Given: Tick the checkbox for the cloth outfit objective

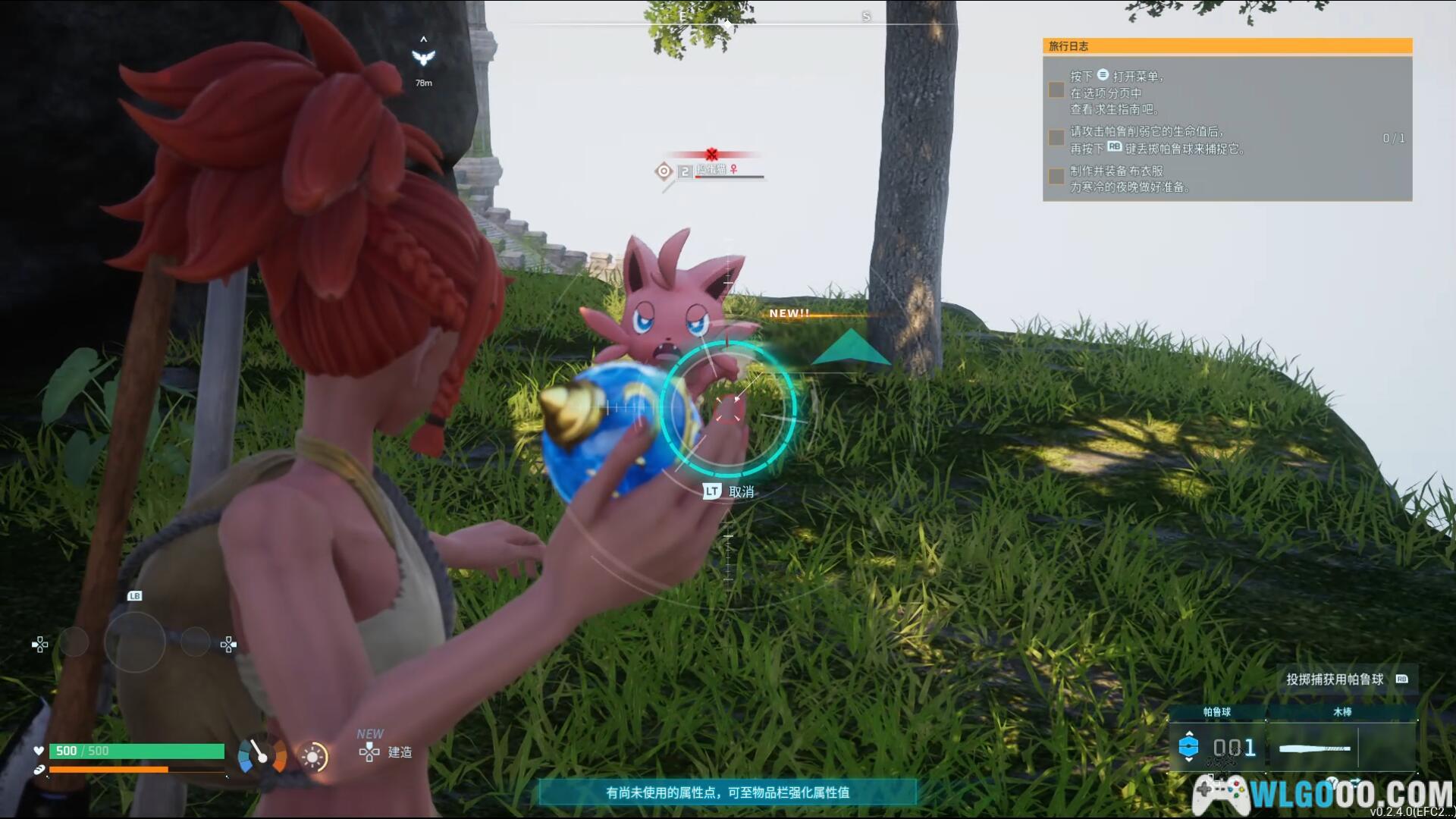Looking at the screenshot, I should [x=1056, y=177].
